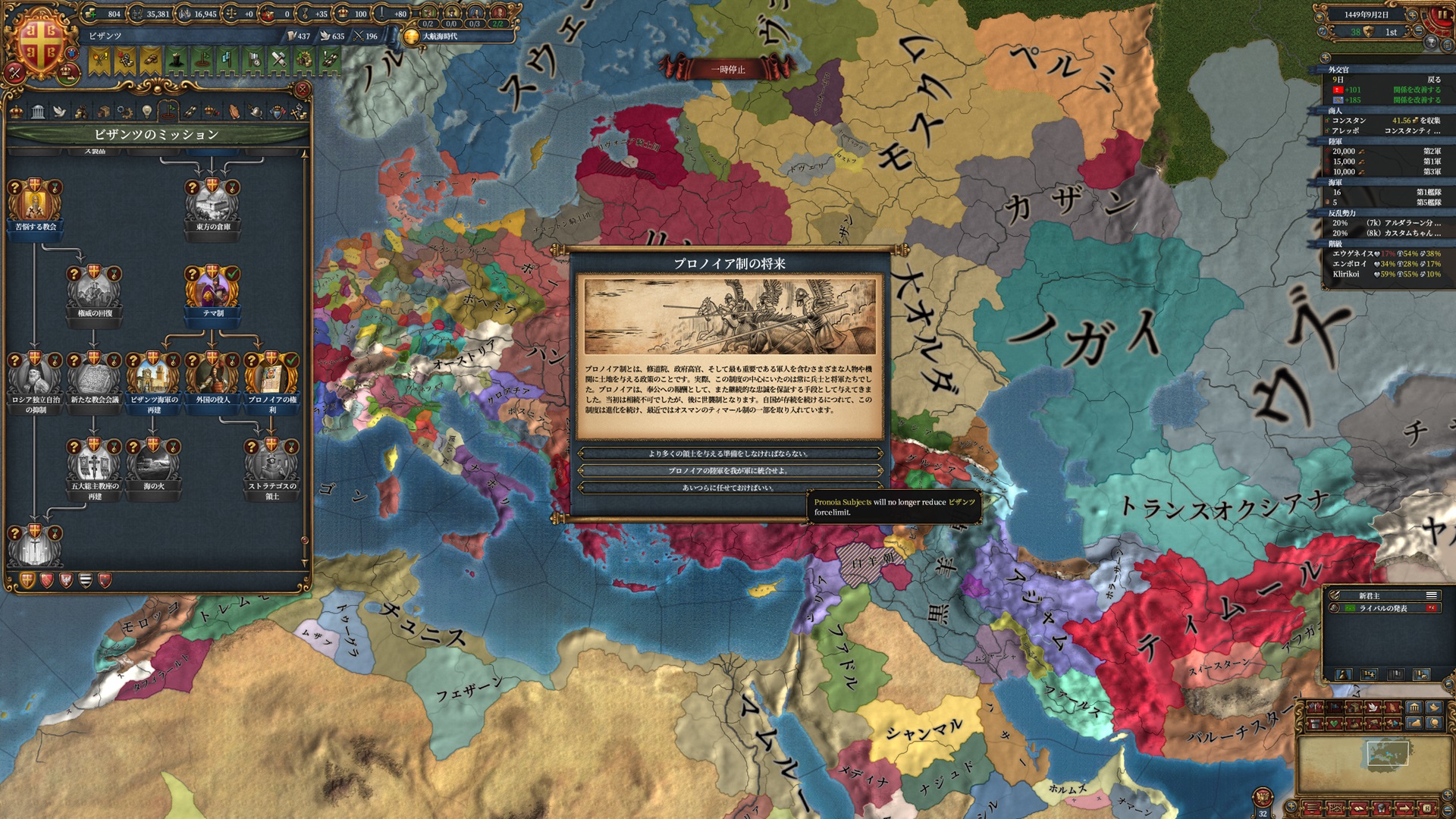Increase game speed with the plus button
The image size is (1456, 819).
coord(1414,14)
